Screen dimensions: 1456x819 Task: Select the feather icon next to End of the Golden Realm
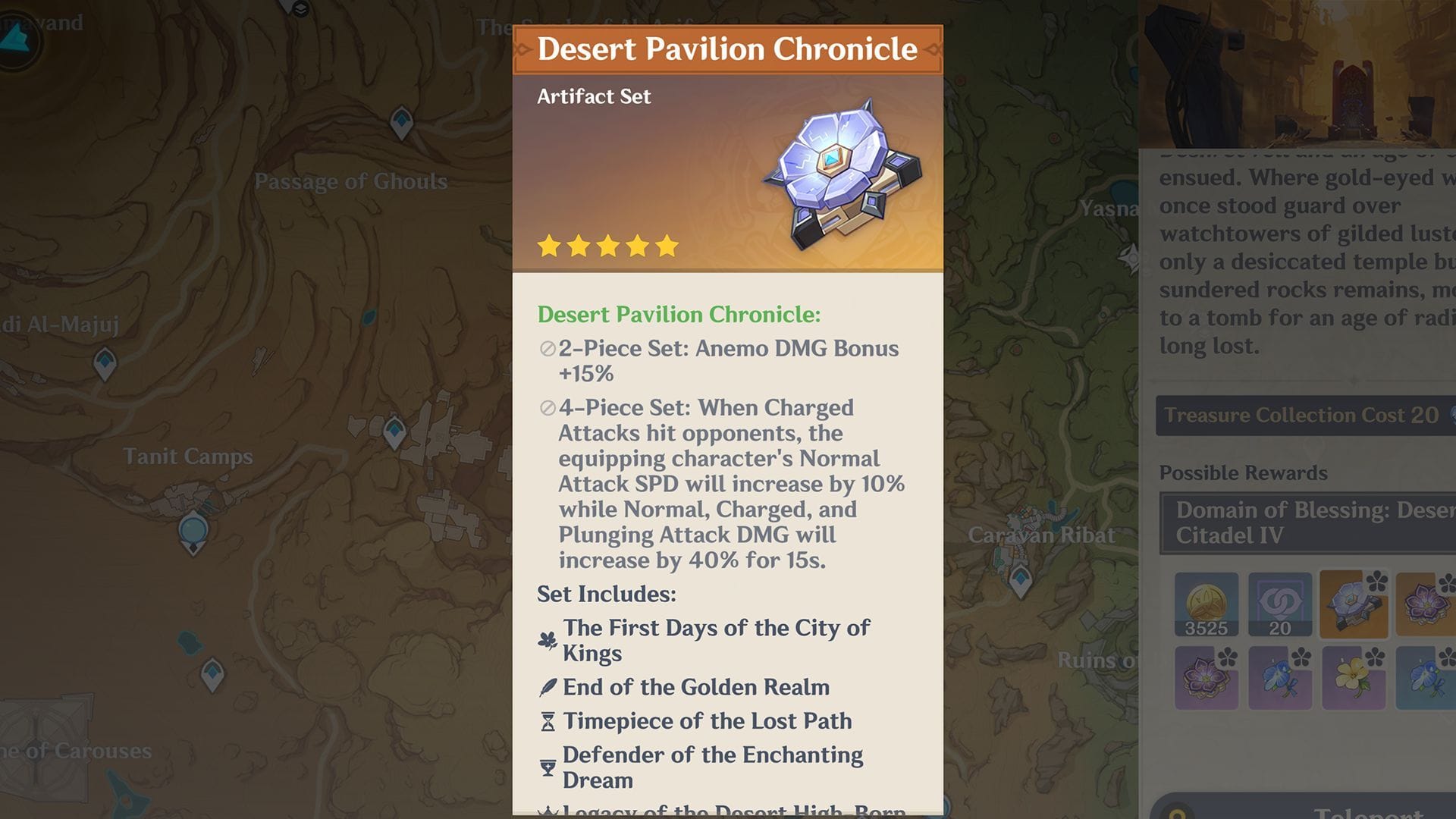tap(548, 687)
